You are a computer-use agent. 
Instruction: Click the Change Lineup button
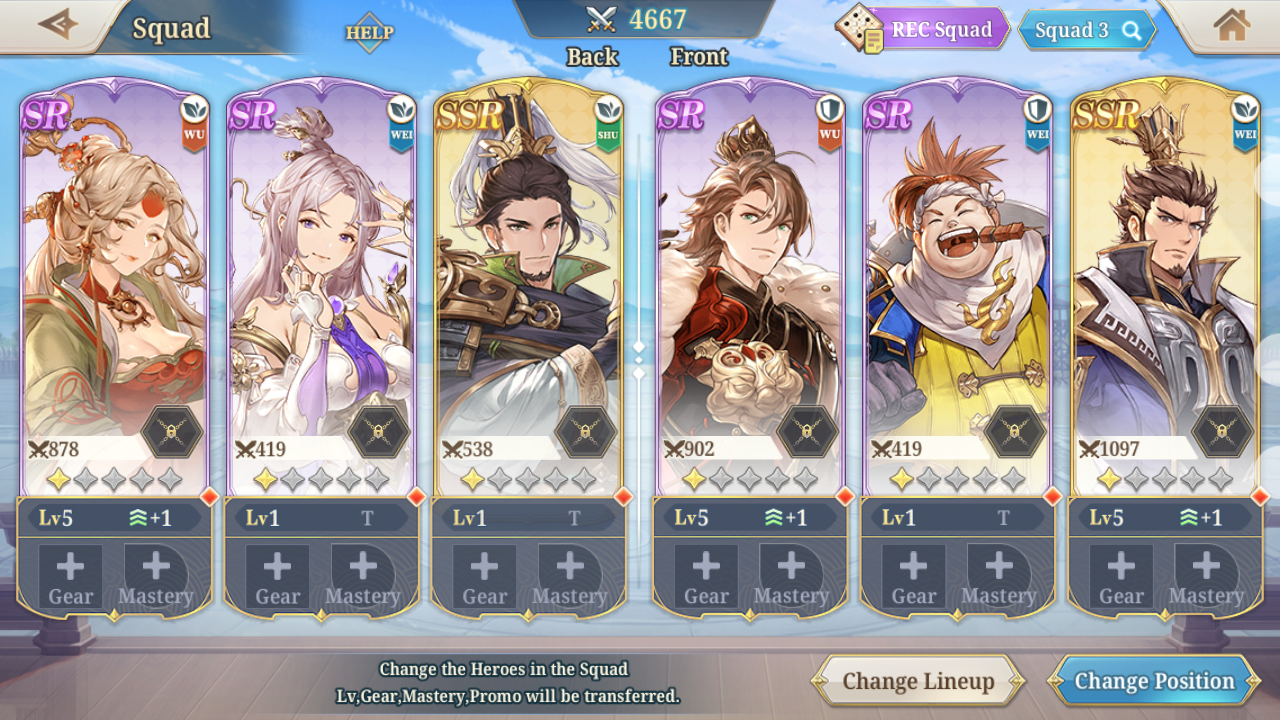918,681
